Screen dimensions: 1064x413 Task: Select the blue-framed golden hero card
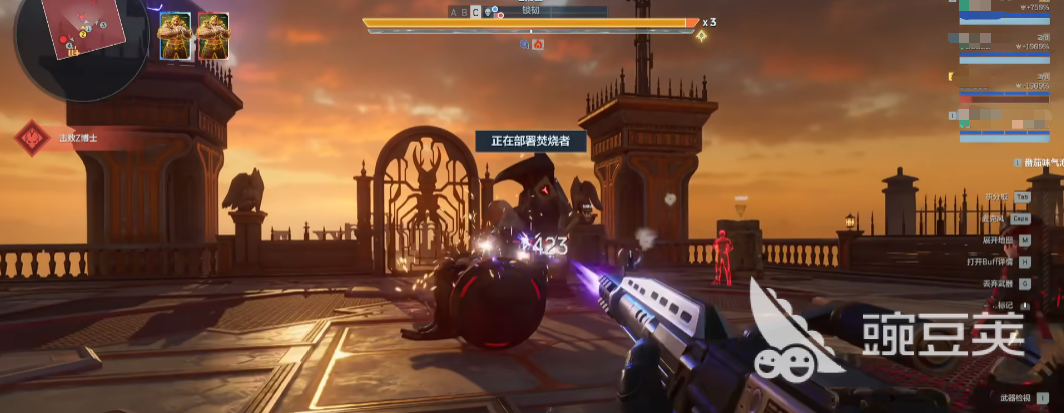175,36
